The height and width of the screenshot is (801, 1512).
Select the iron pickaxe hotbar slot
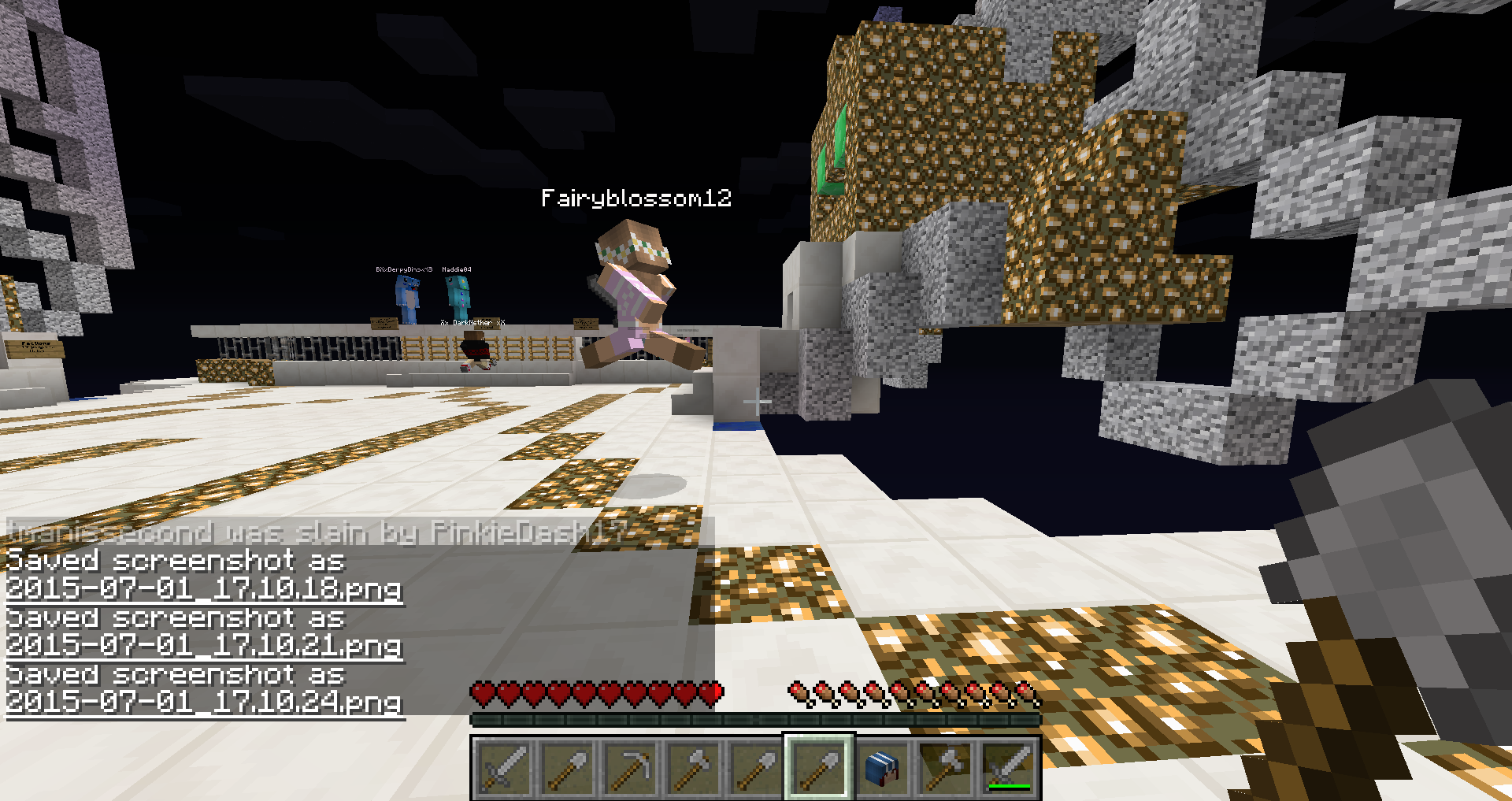click(630, 767)
